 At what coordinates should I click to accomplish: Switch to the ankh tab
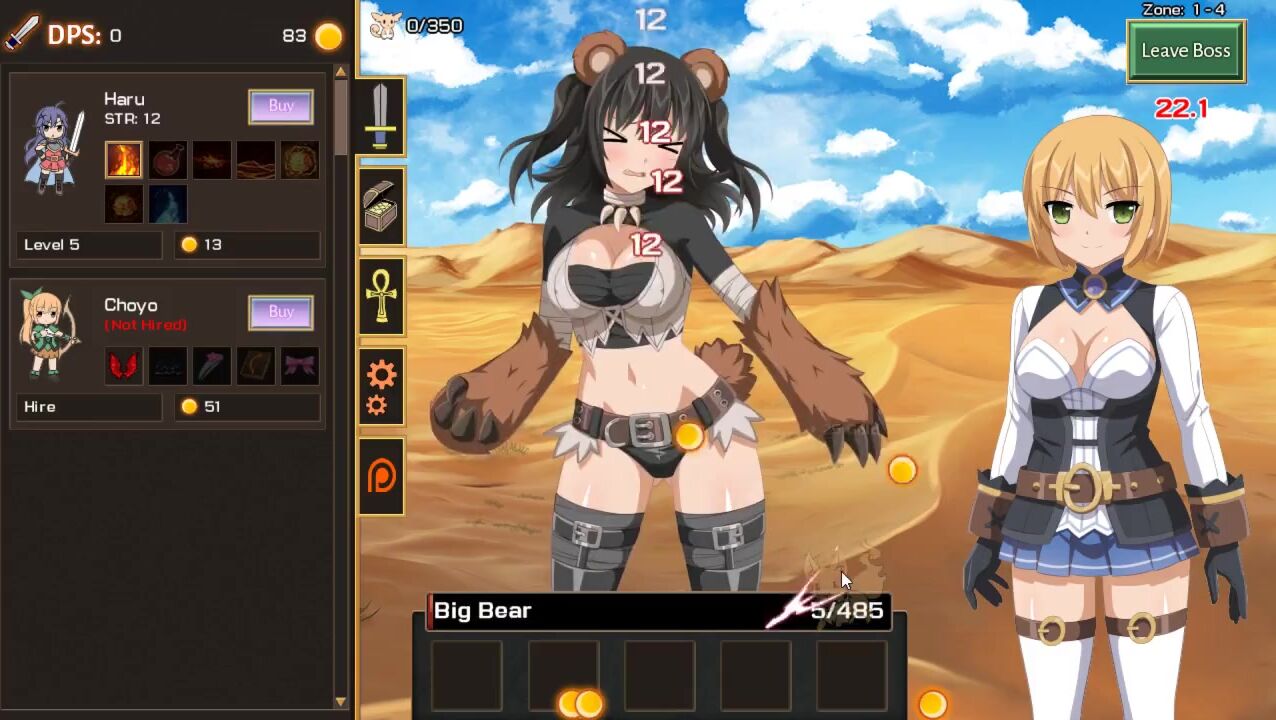pos(381,296)
